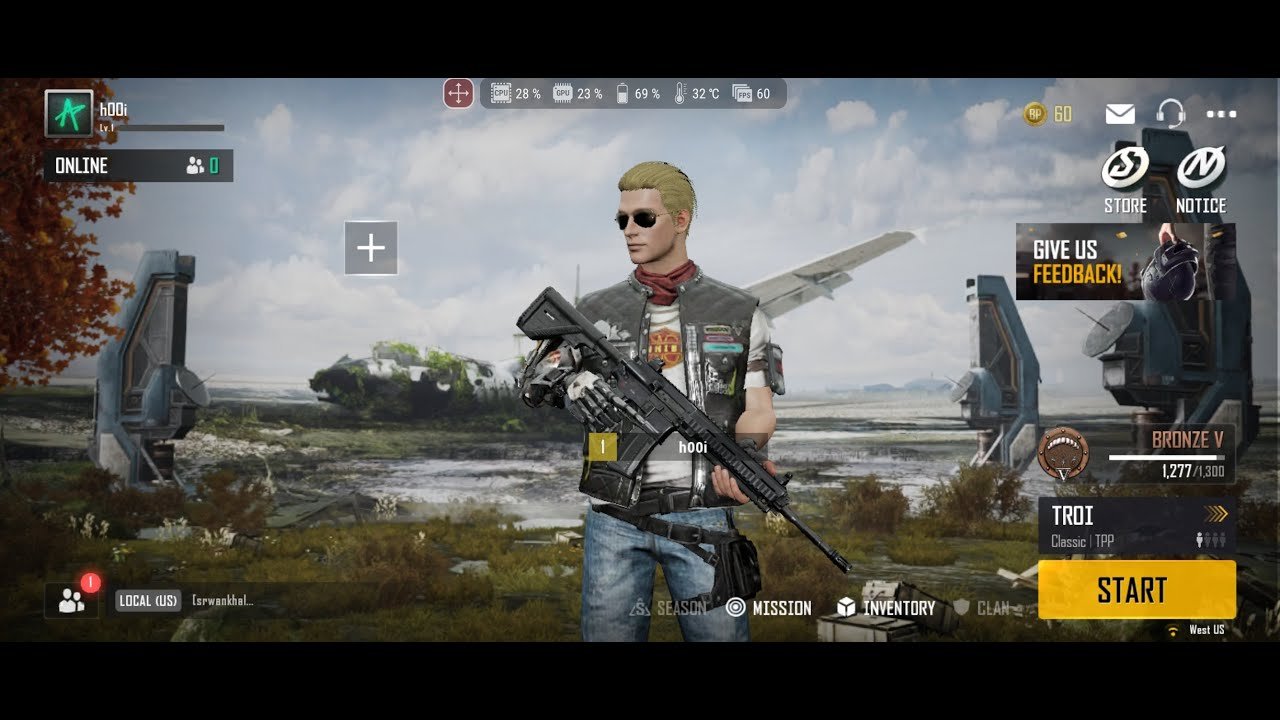Start the match with the yellow START button
The image size is (1280, 720).
1136,590
